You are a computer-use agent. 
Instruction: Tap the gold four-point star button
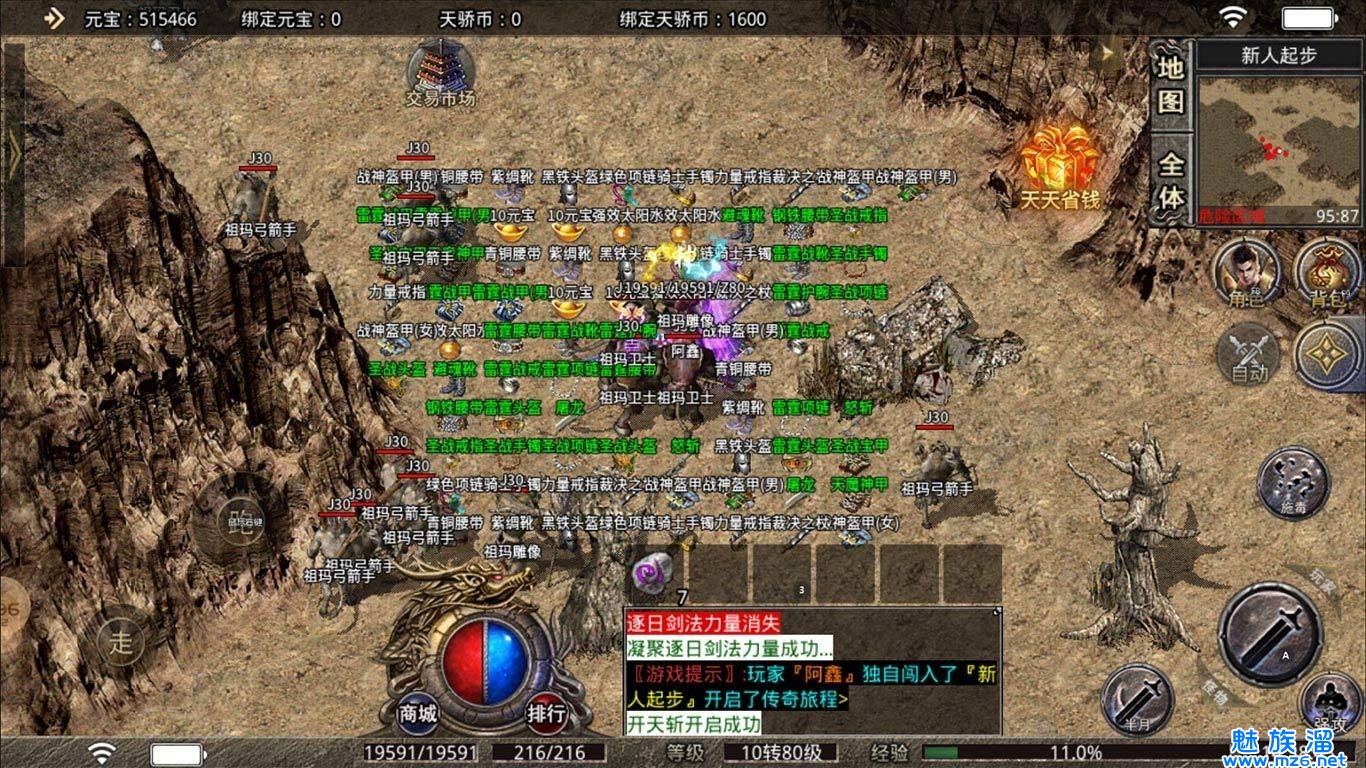(x=1327, y=355)
